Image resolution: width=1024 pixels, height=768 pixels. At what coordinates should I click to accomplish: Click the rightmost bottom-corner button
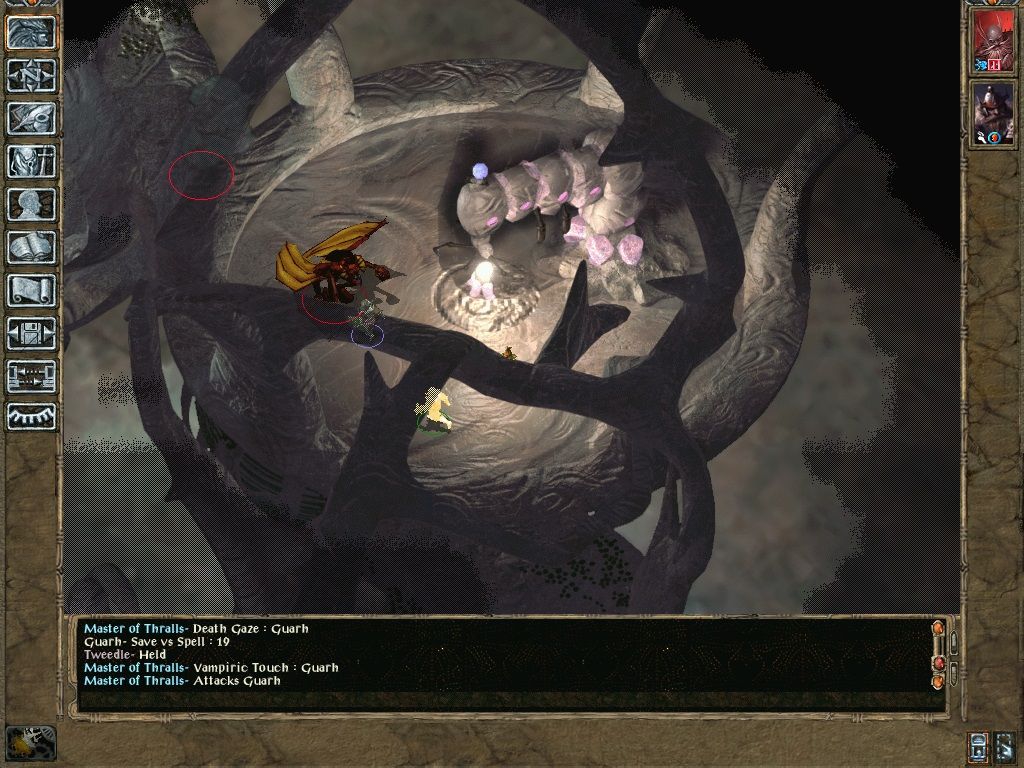click(1005, 746)
